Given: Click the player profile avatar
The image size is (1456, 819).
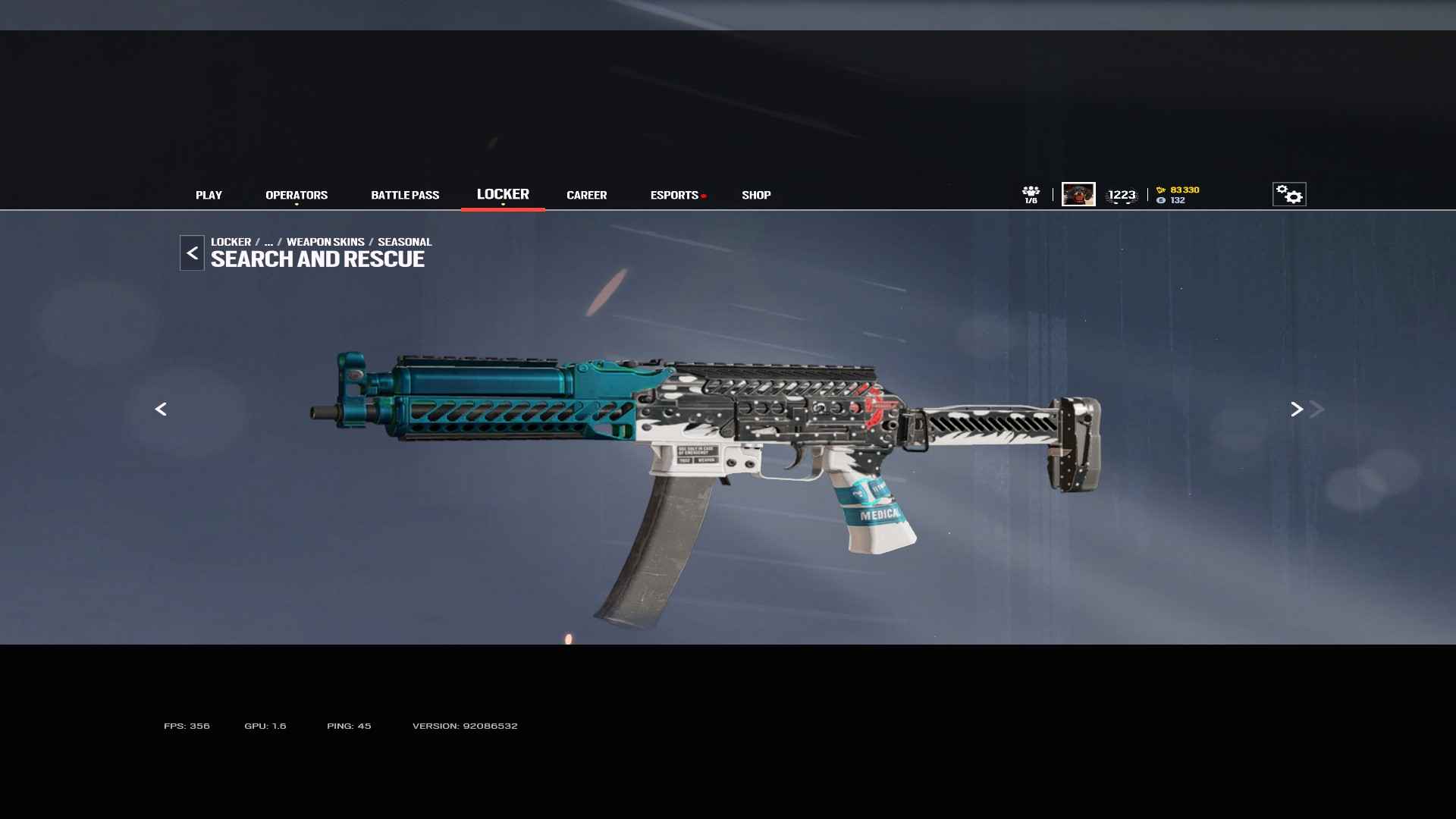Looking at the screenshot, I should tap(1078, 194).
